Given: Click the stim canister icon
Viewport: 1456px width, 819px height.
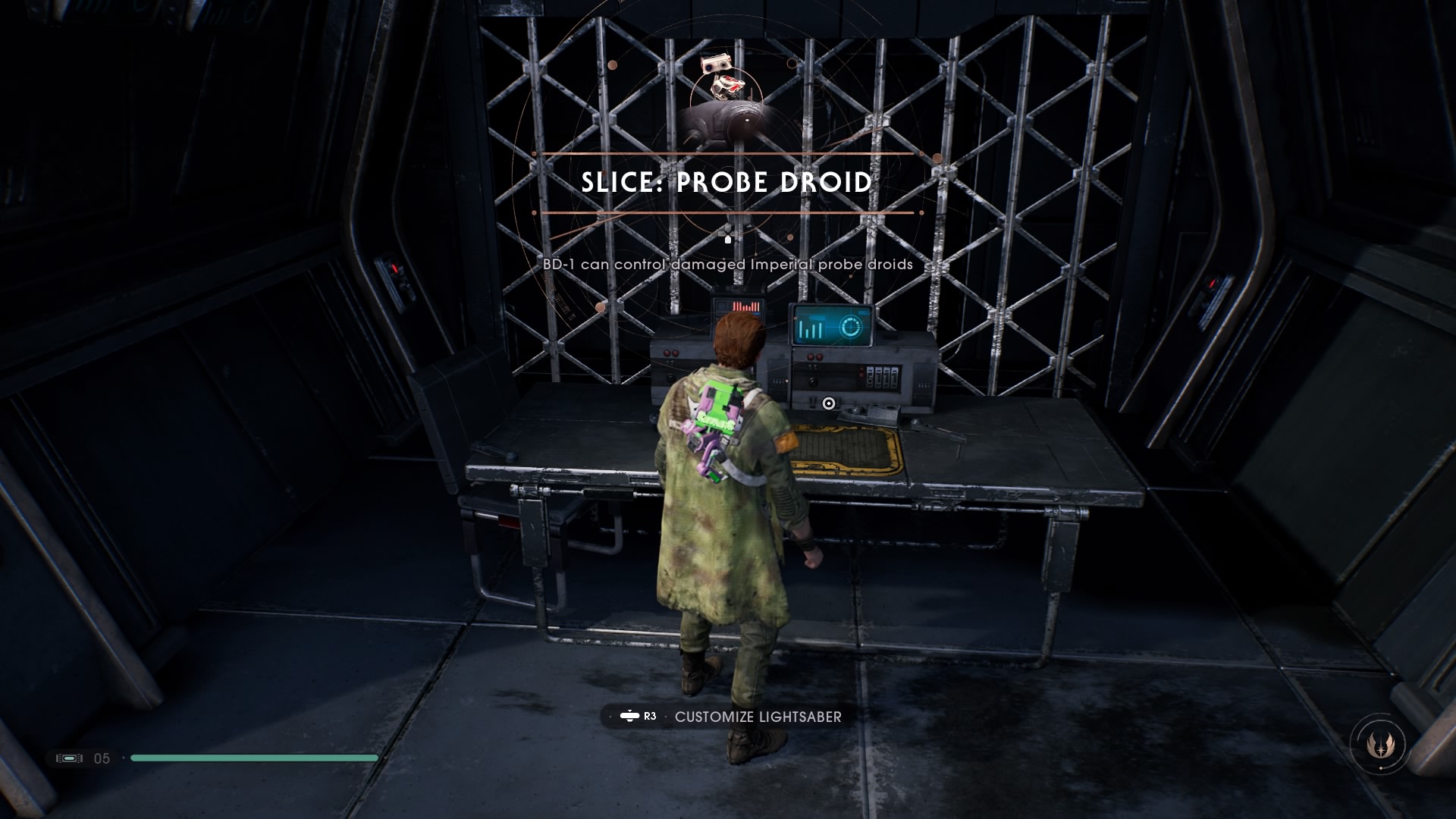Looking at the screenshot, I should (69, 758).
